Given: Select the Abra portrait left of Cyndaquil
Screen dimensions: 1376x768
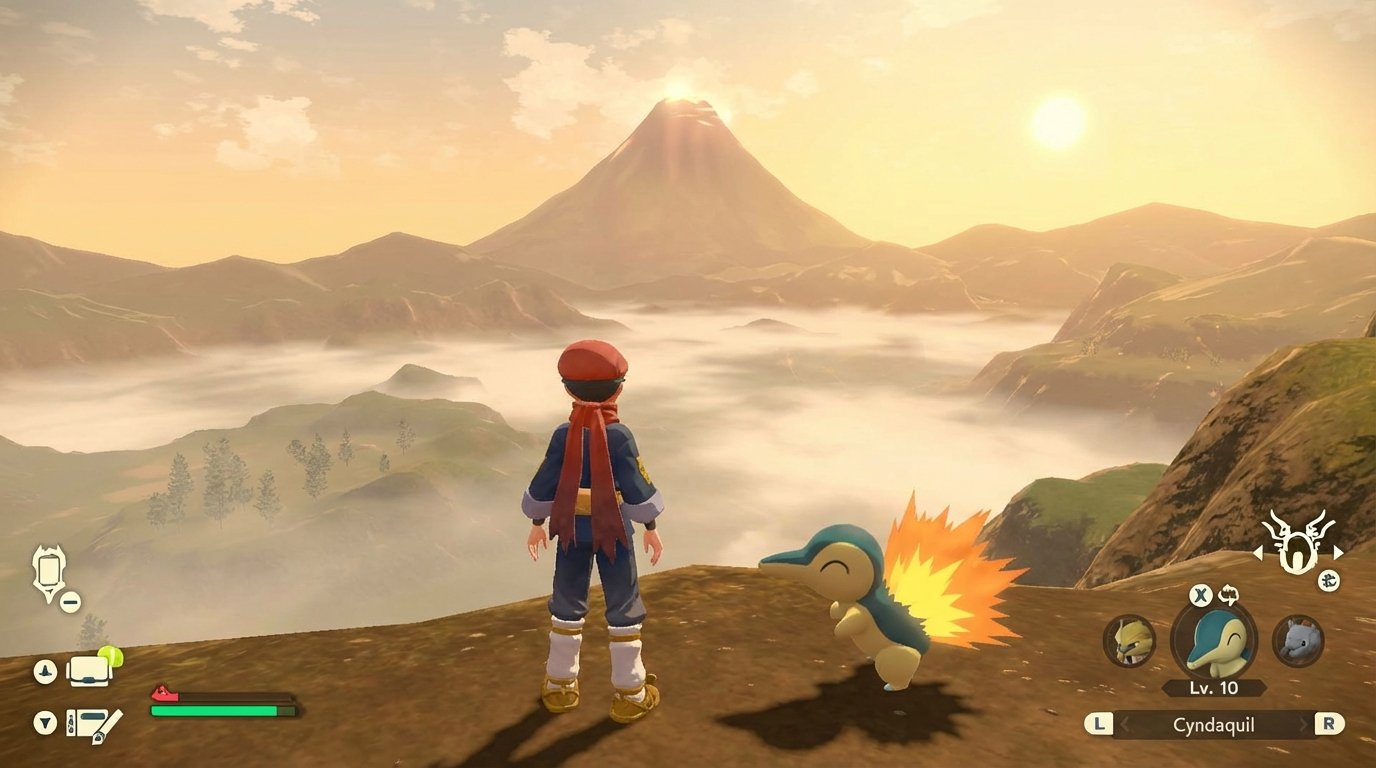Looking at the screenshot, I should pyautogui.click(x=1129, y=641).
